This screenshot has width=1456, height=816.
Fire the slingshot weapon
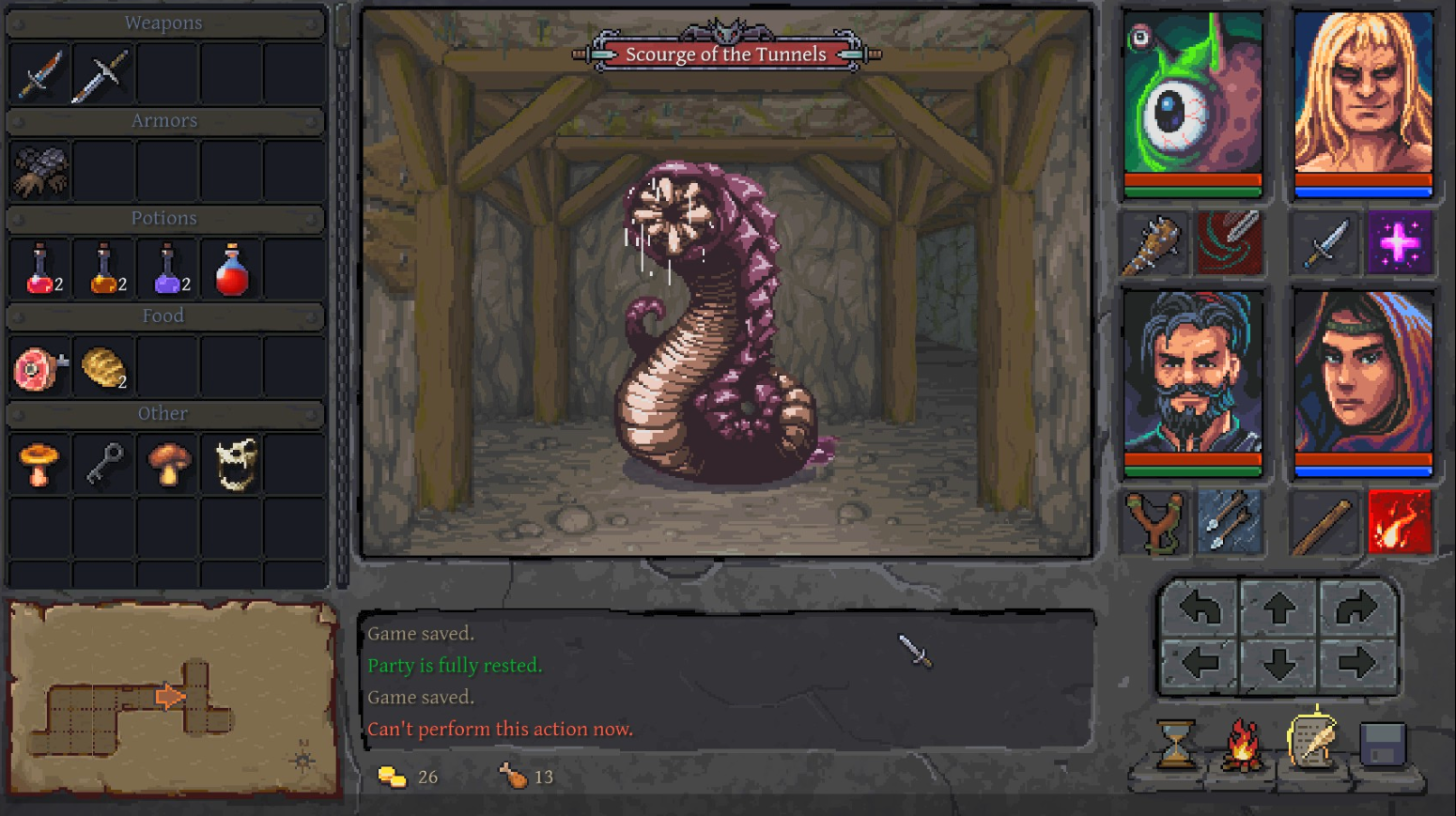1155,522
